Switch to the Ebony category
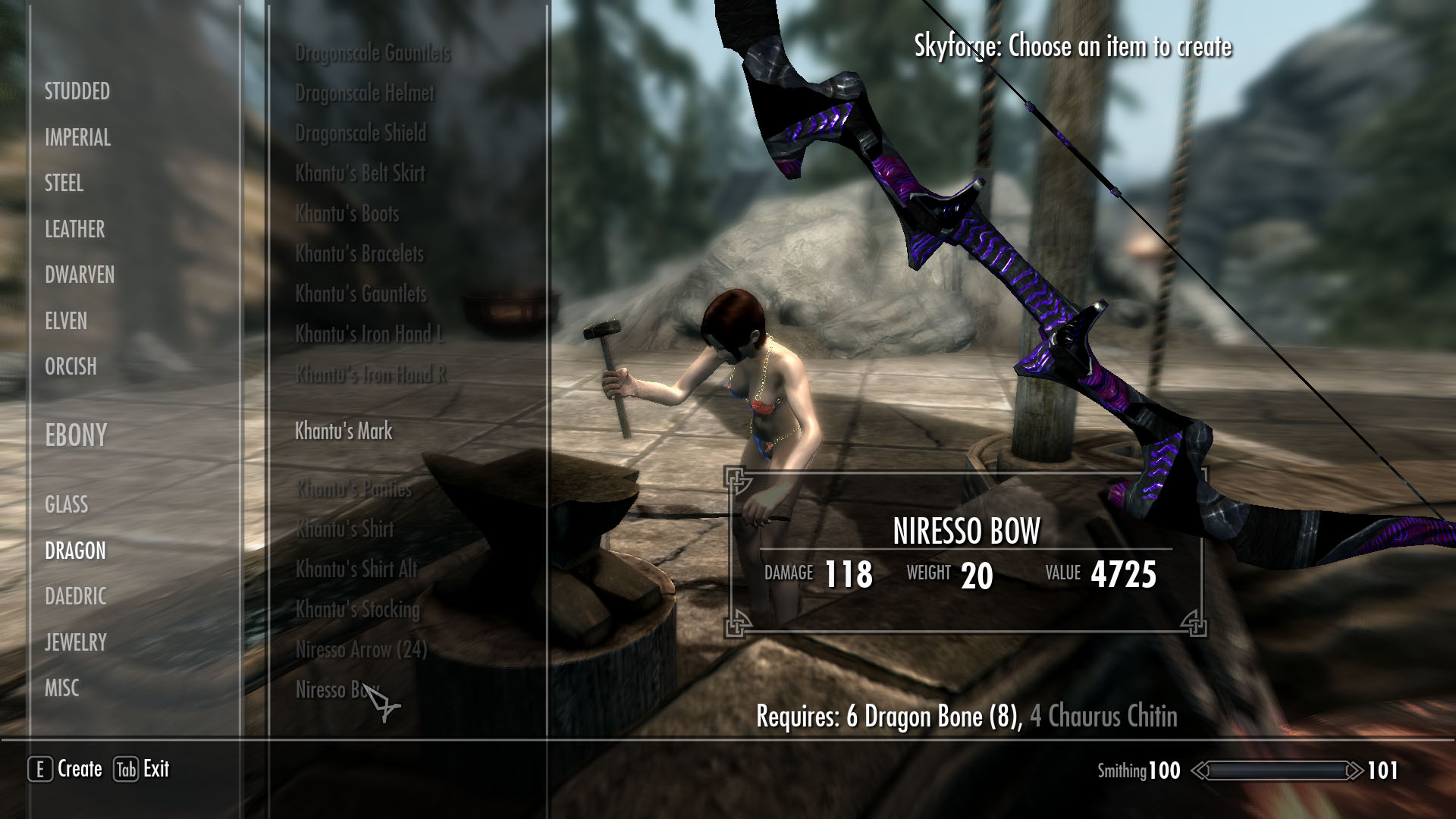This screenshot has width=1456, height=819. coord(76,435)
